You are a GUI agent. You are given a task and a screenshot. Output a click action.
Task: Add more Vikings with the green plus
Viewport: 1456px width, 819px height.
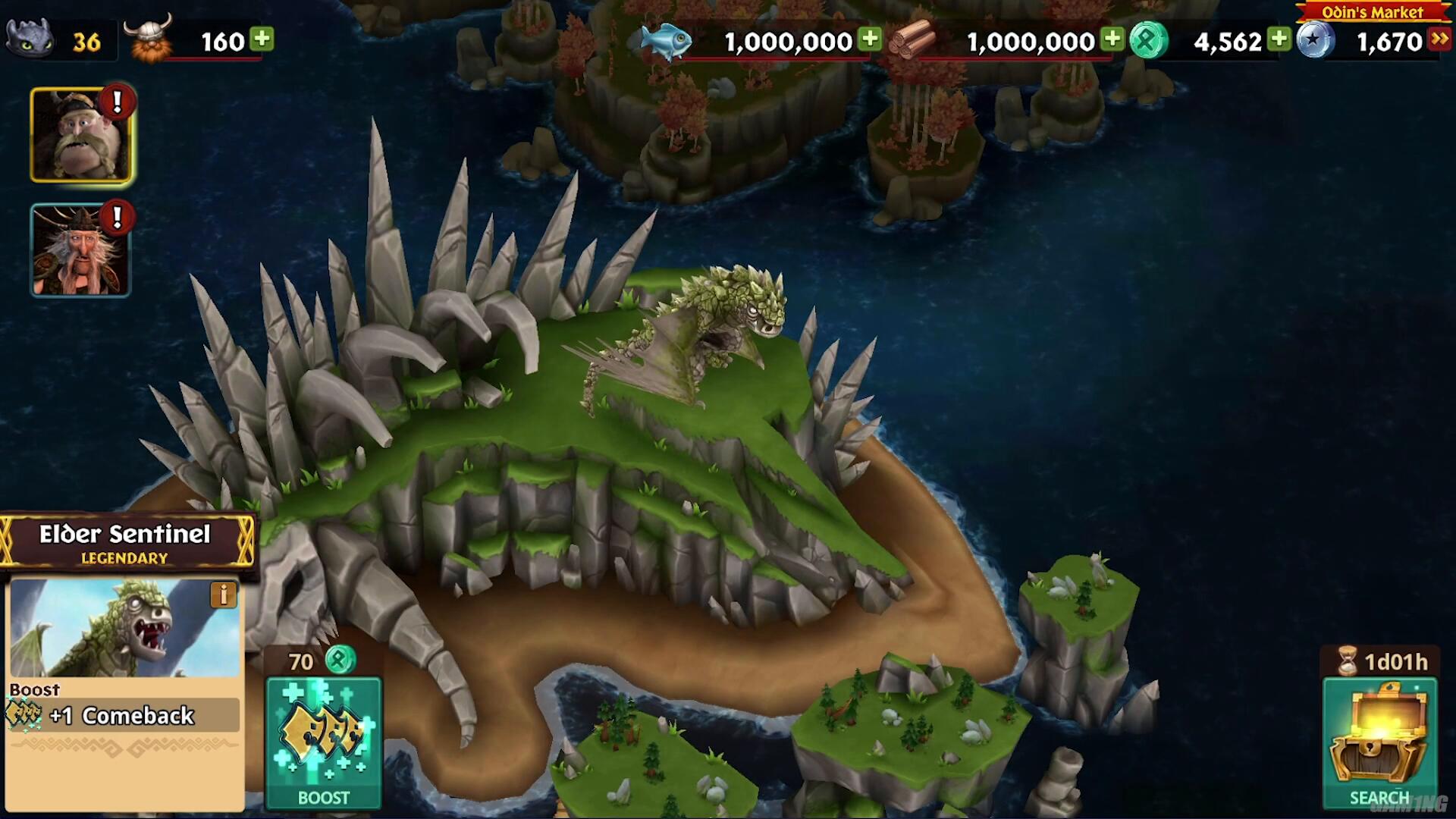262,39
